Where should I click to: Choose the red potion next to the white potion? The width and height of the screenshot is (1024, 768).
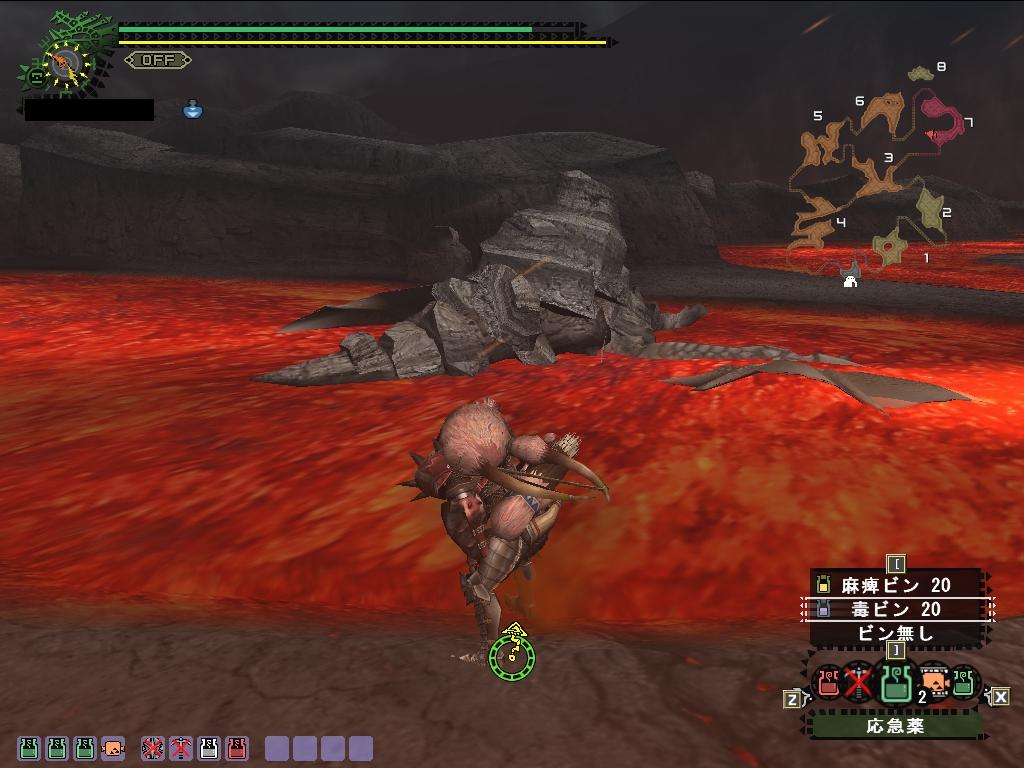[x=237, y=747]
